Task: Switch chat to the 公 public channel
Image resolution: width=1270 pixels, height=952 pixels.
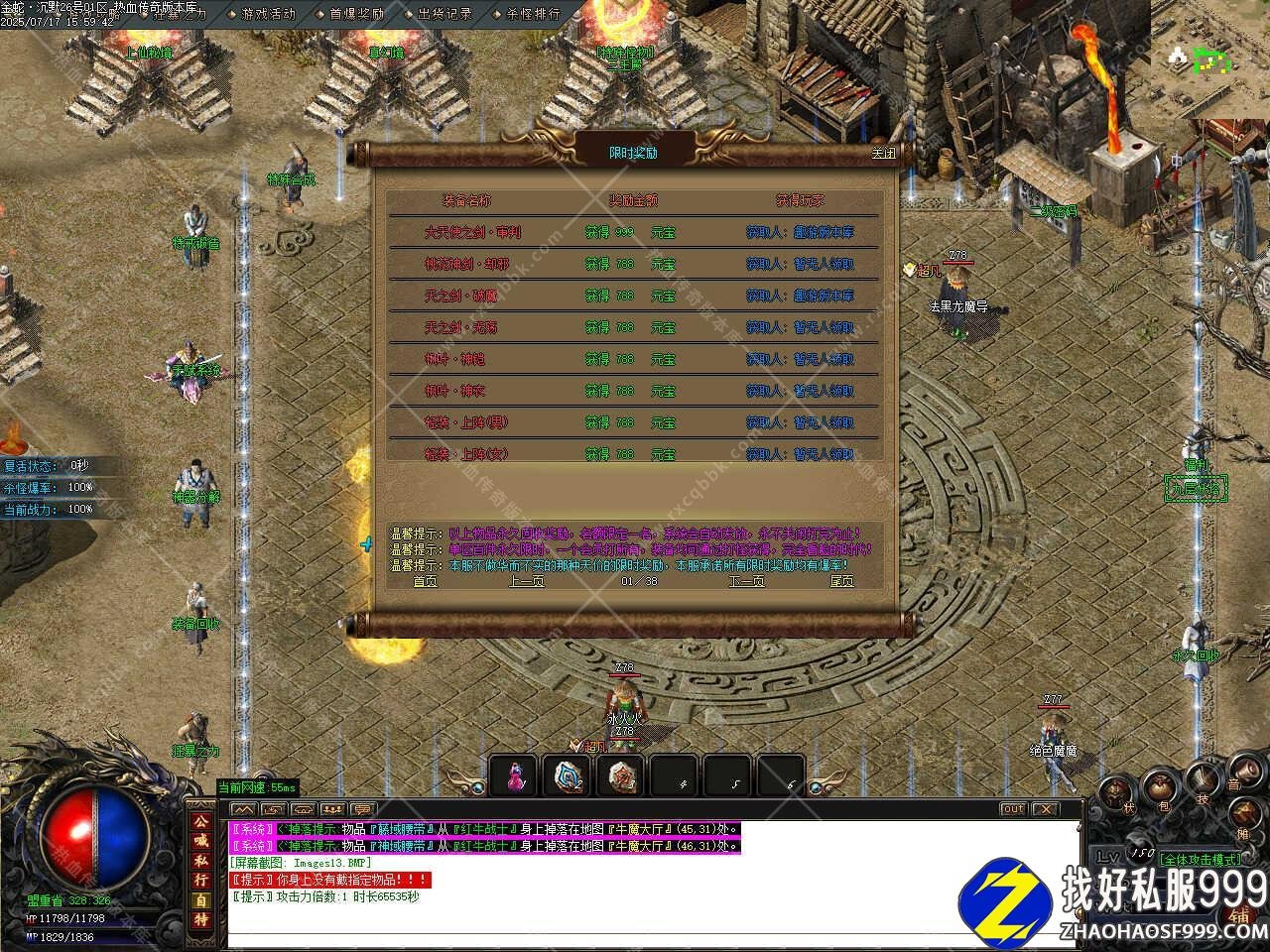Action: coord(200,820)
